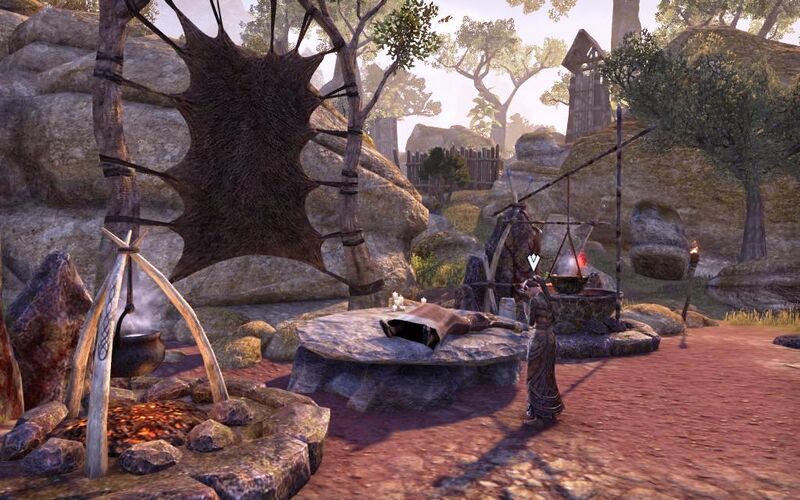Click the white chevron quest marker
Viewport: 800px width, 500px height.
[x=533, y=262]
